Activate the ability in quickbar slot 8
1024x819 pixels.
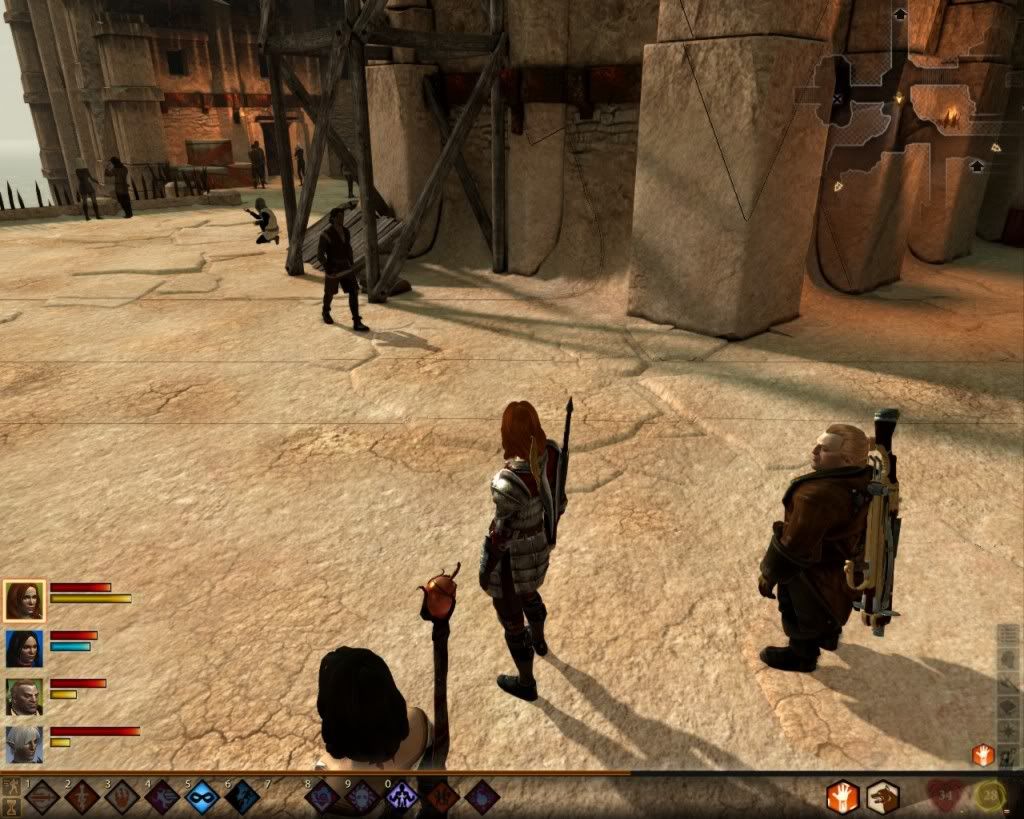pos(323,798)
